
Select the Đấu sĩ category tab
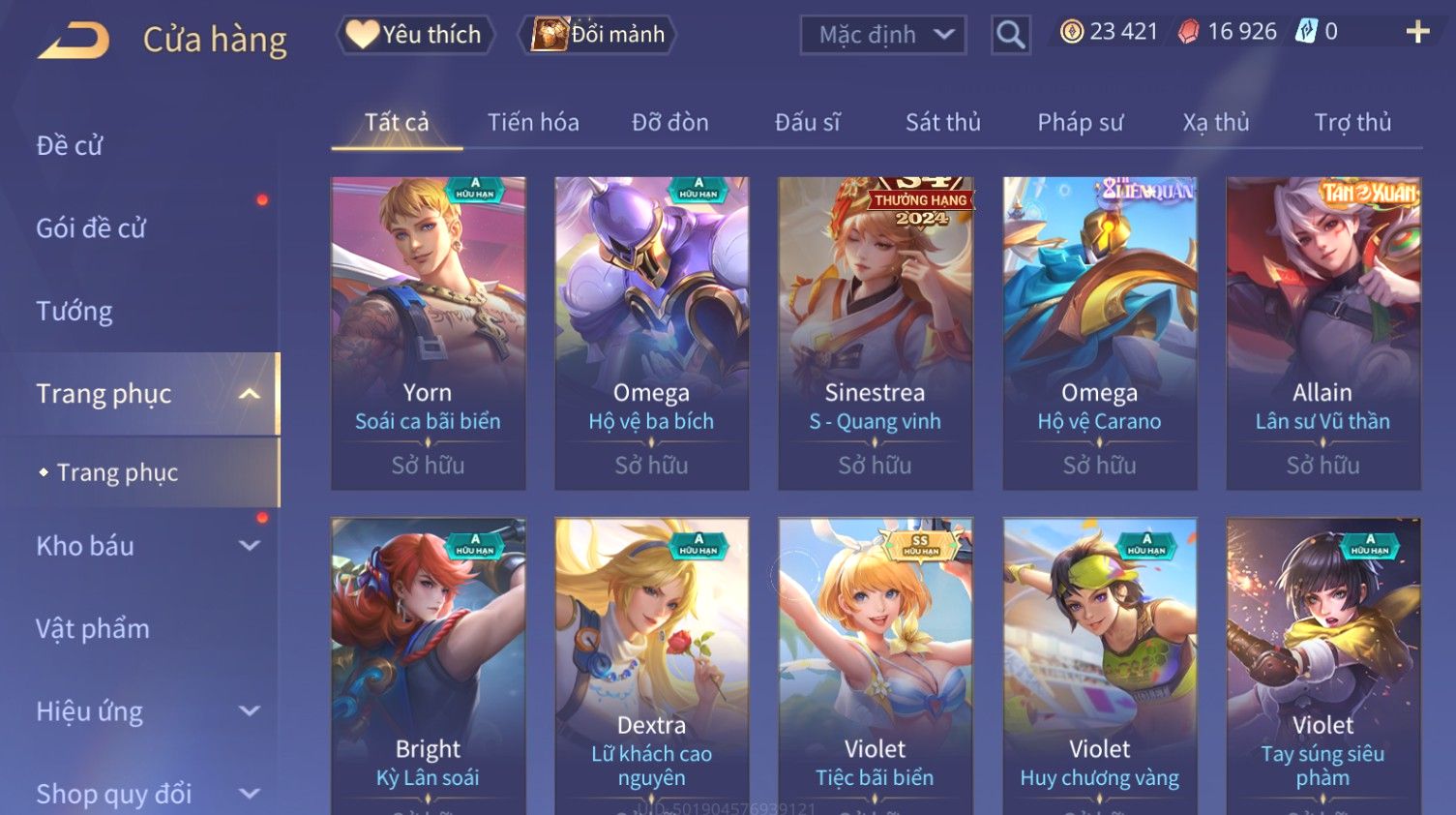(807, 123)
